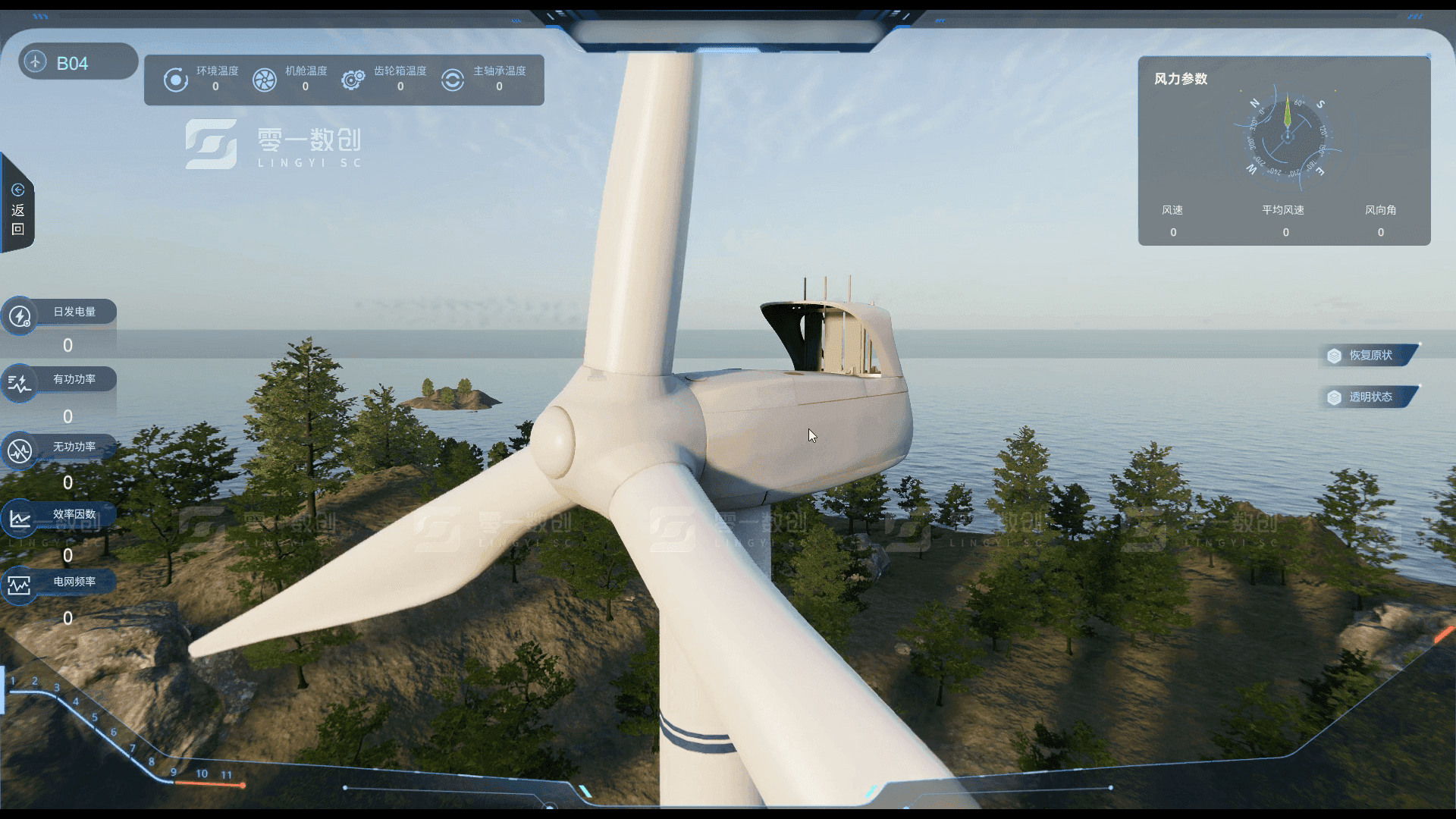Select the 有功功率 active power item
The height and width of the screenshot is (819, 1456).
pos(74,379)
